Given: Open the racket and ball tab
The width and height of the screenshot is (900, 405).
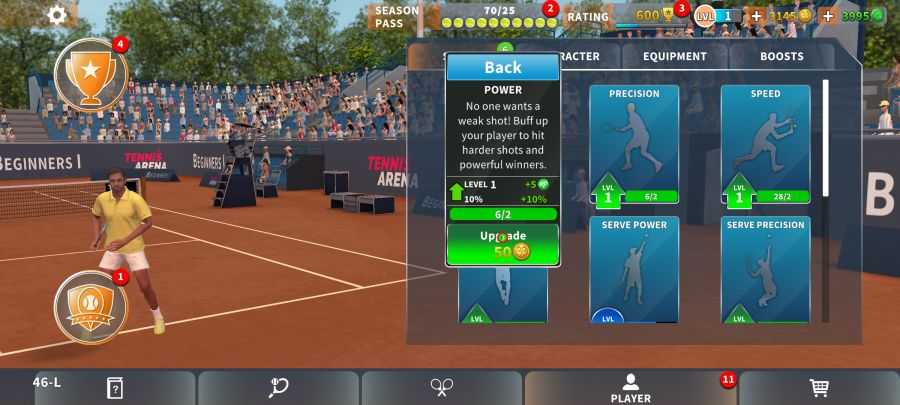Looking at the screenshot, I should click(278, 388).
